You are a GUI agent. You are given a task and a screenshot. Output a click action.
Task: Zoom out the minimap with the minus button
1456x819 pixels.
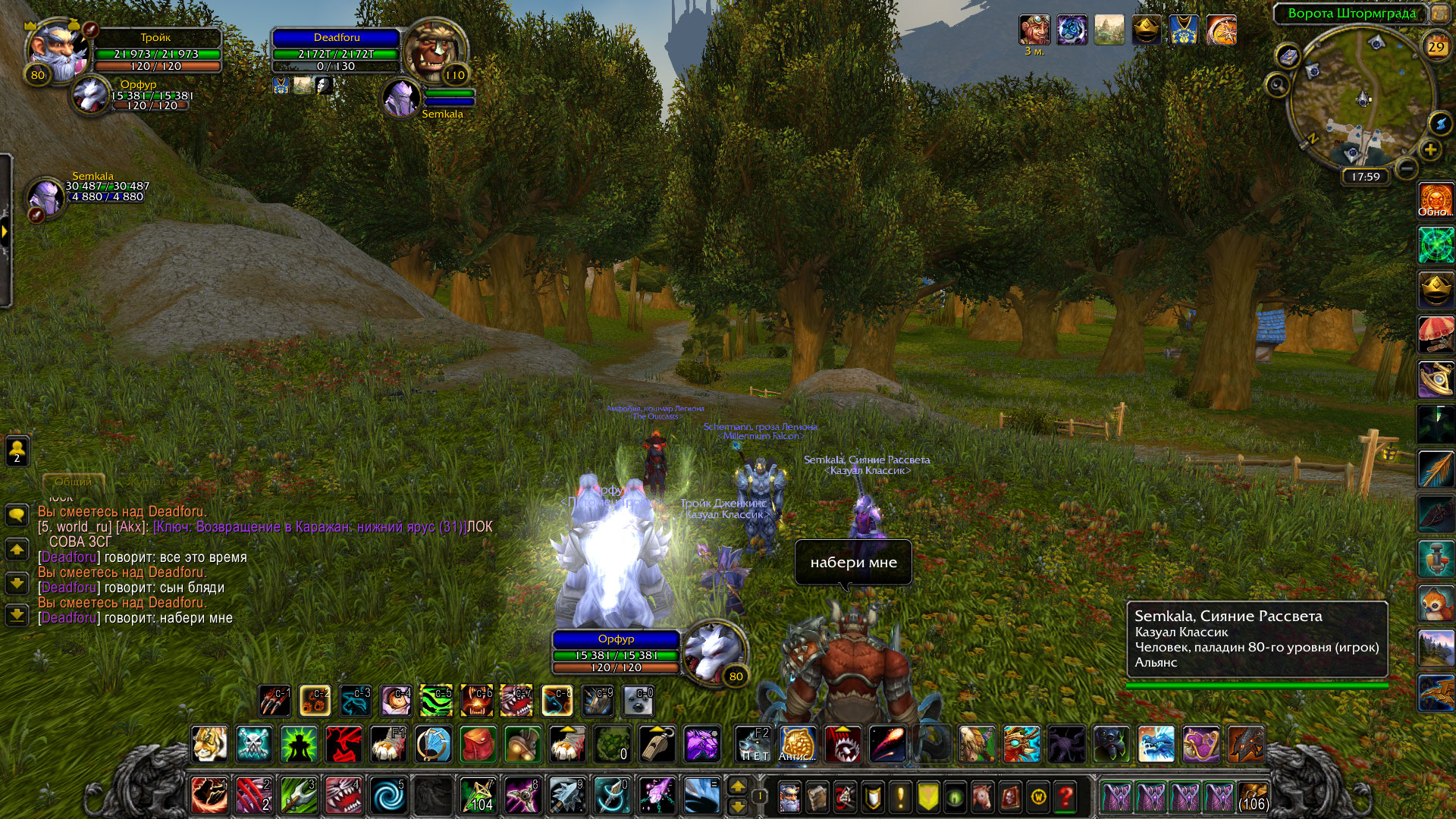tap(1405, 168)
